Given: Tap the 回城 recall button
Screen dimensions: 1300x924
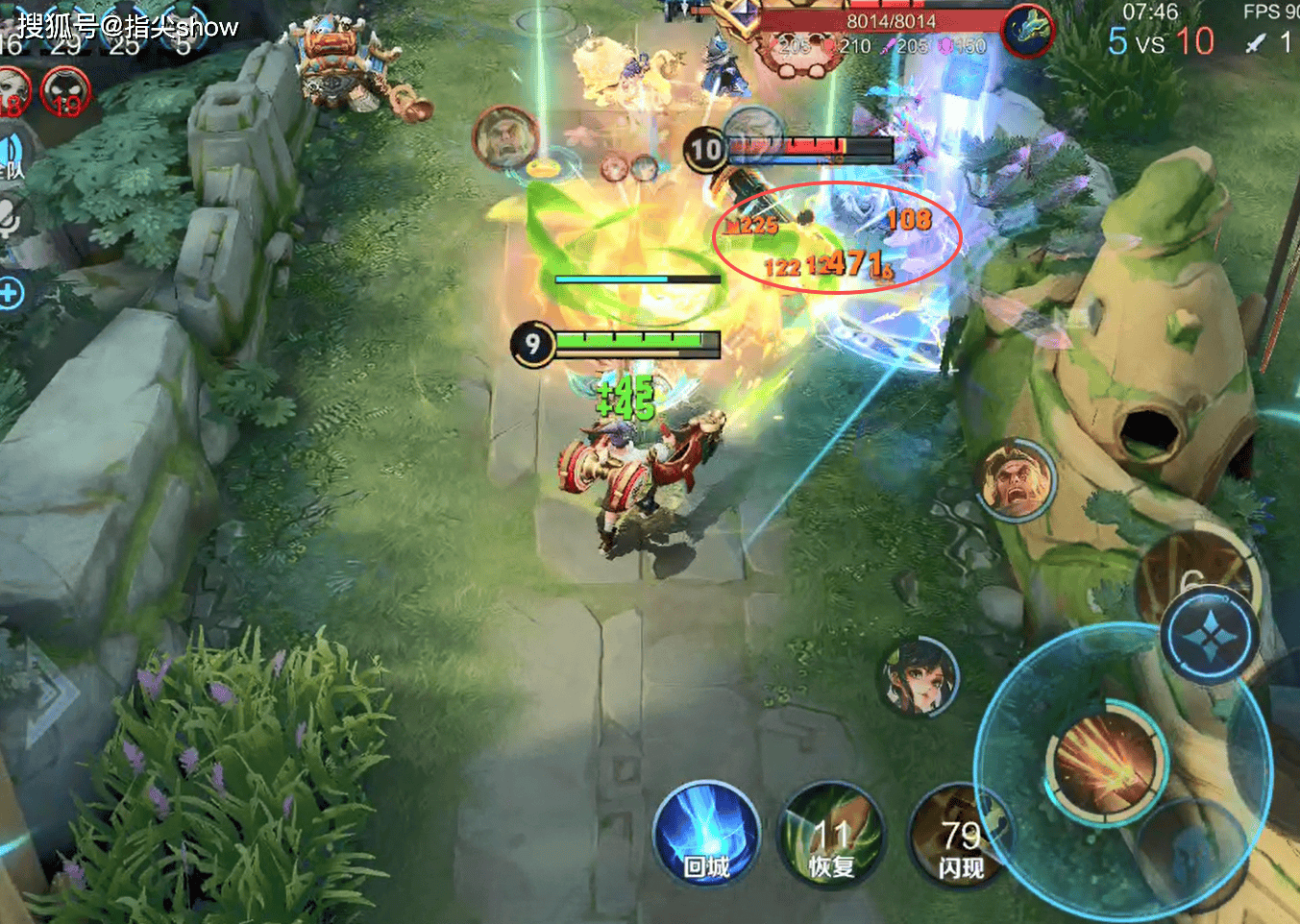Looking at the screenshot, I should coord(706,833).
